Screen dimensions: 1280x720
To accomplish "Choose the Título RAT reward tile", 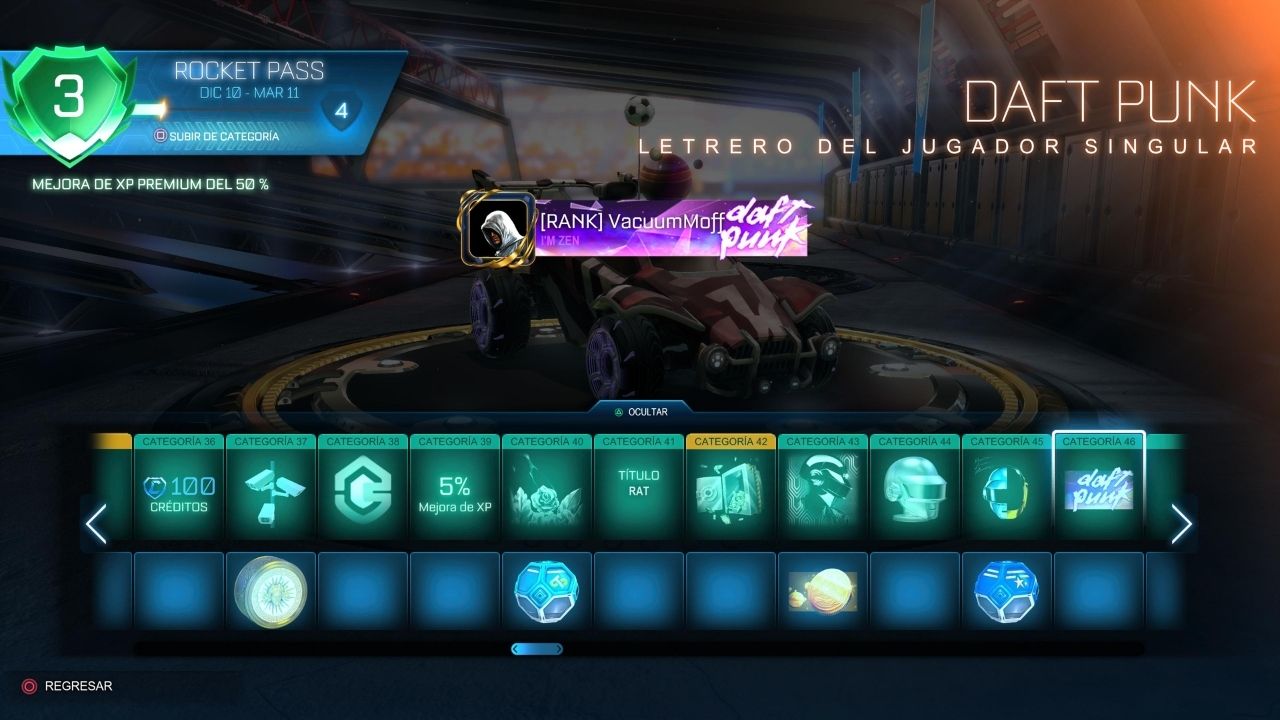I will (639, 493).
